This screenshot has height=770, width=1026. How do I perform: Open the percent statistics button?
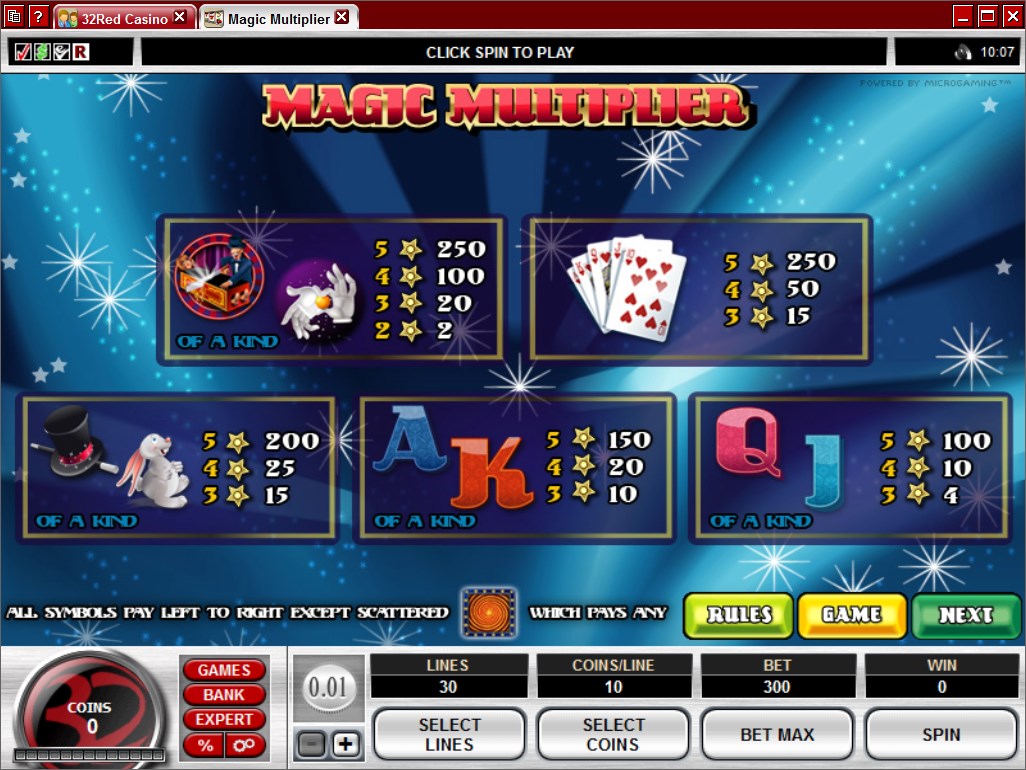coord(205,745)
